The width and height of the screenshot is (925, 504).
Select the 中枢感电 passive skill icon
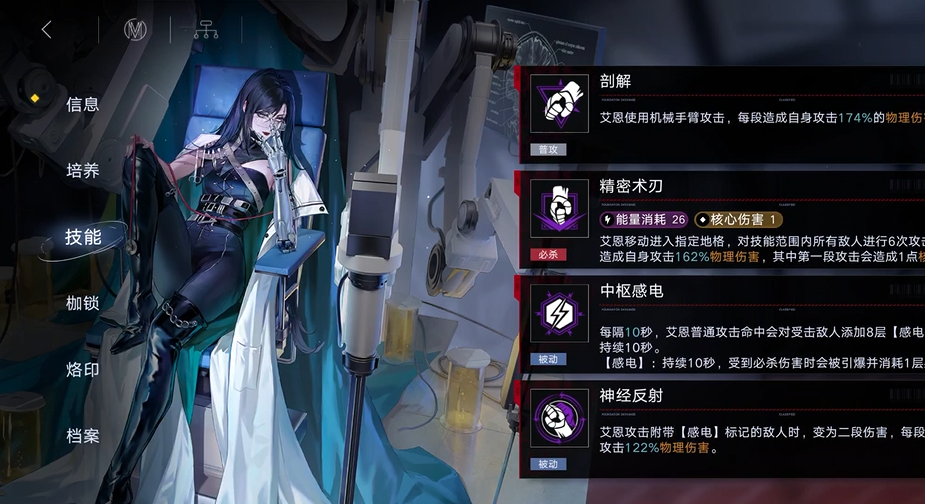click(x=557, y=313)
